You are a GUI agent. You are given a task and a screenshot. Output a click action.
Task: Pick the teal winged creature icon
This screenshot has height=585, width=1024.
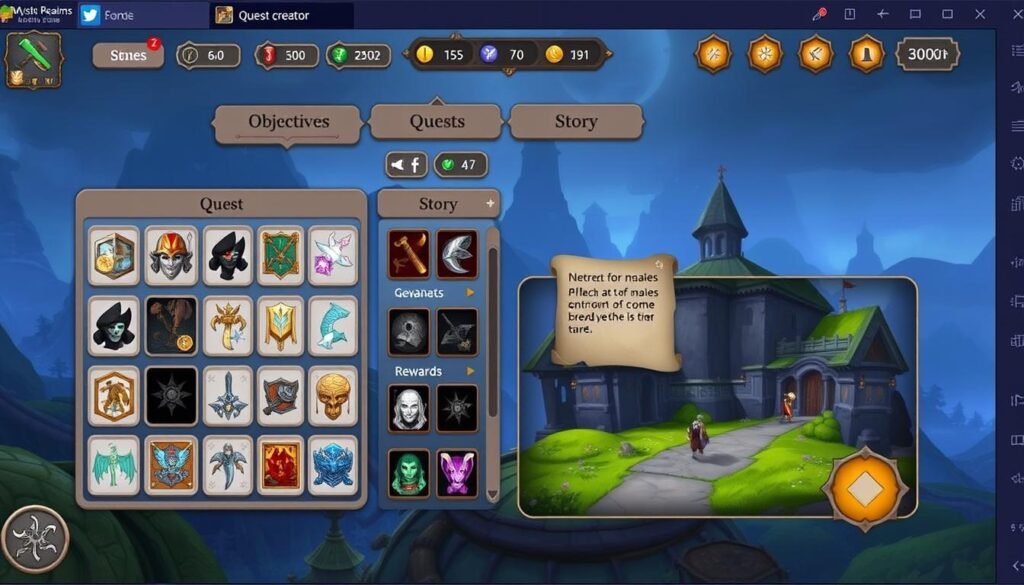[x=113, y=465]
